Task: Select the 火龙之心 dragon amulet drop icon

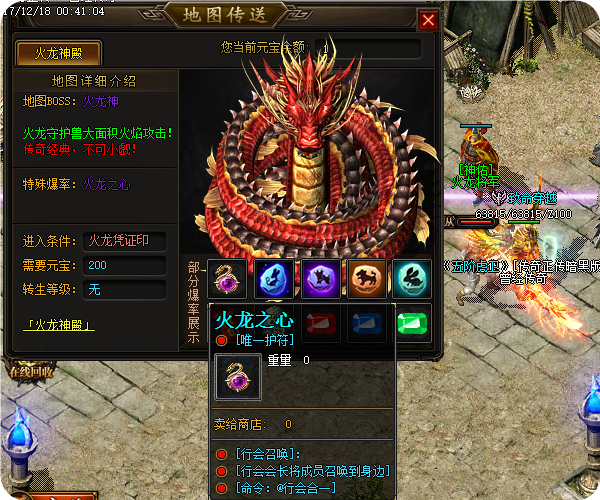Action: tap(229, 279)
